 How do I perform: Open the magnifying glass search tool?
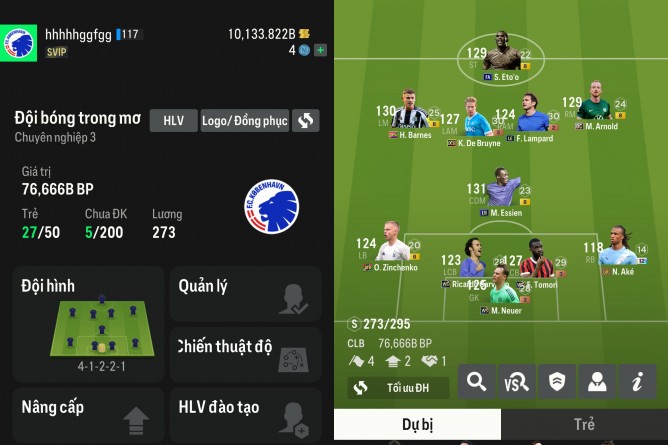tap(477, 381)
